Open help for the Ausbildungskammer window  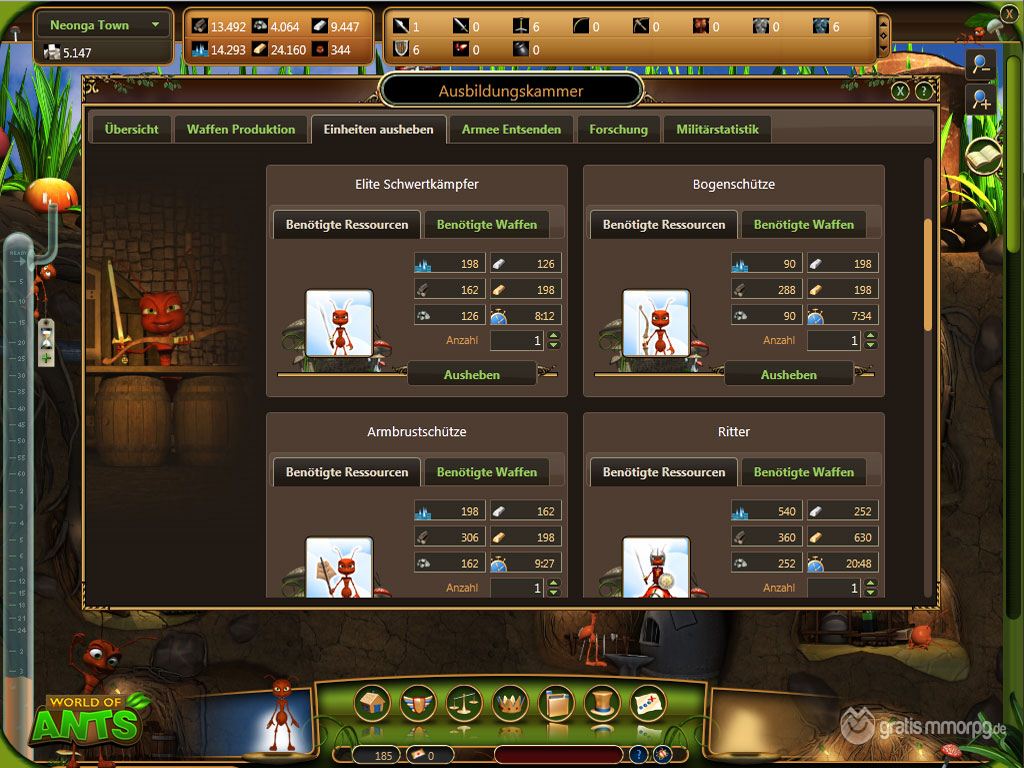pos(924,91)
